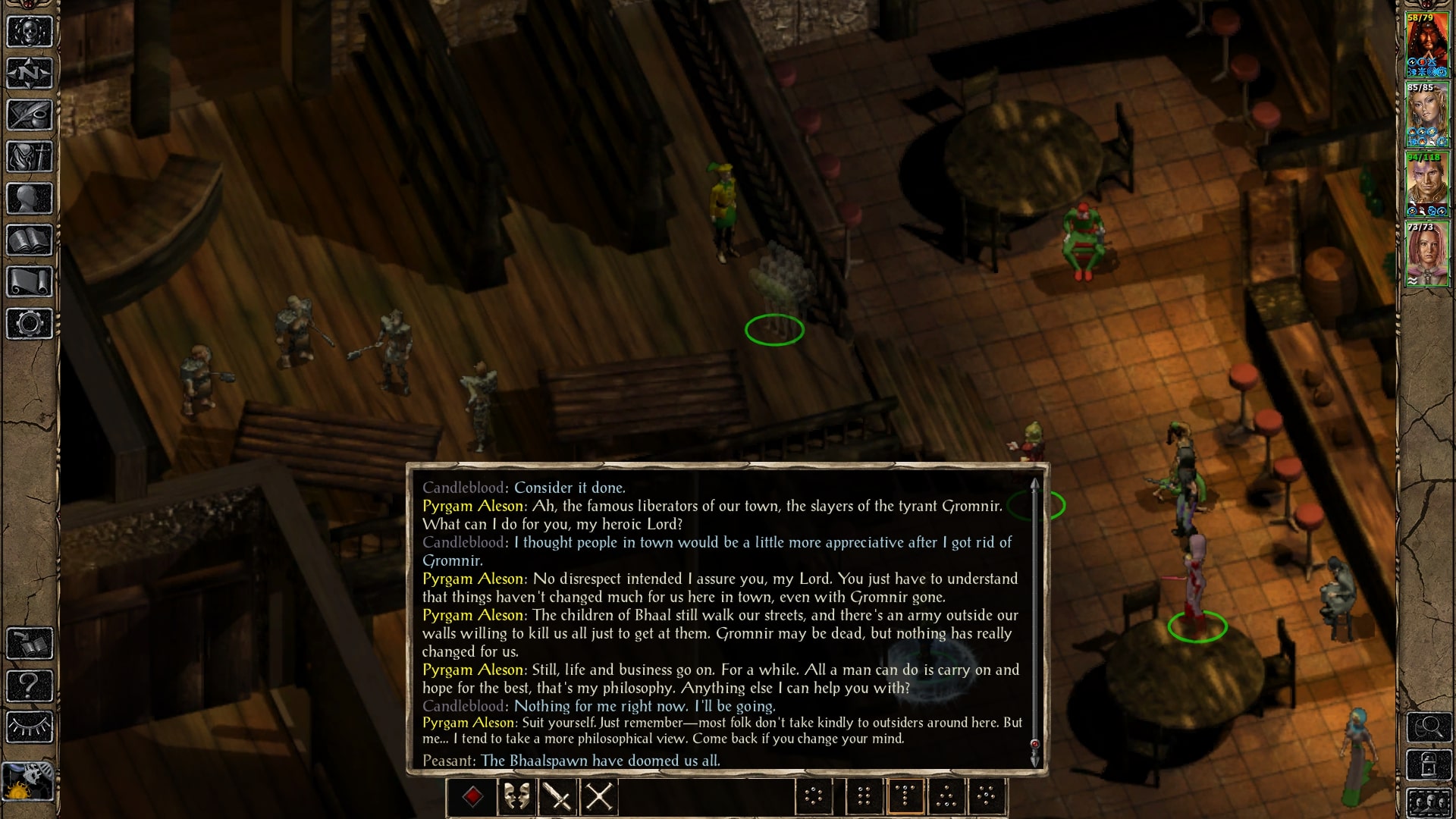
Task: Click the question mark help button
Action: coord(30,686)
